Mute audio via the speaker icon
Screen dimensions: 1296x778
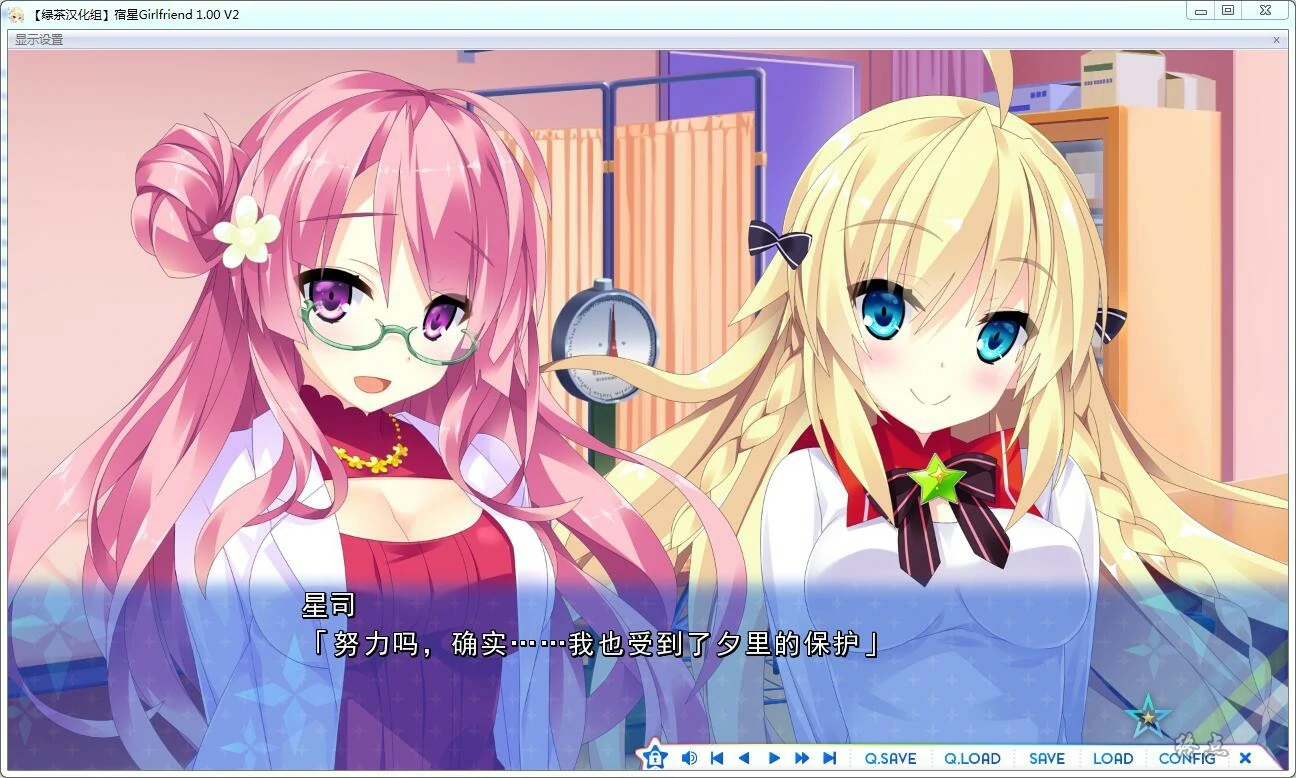pyautogui.click(x=687, y=757)
